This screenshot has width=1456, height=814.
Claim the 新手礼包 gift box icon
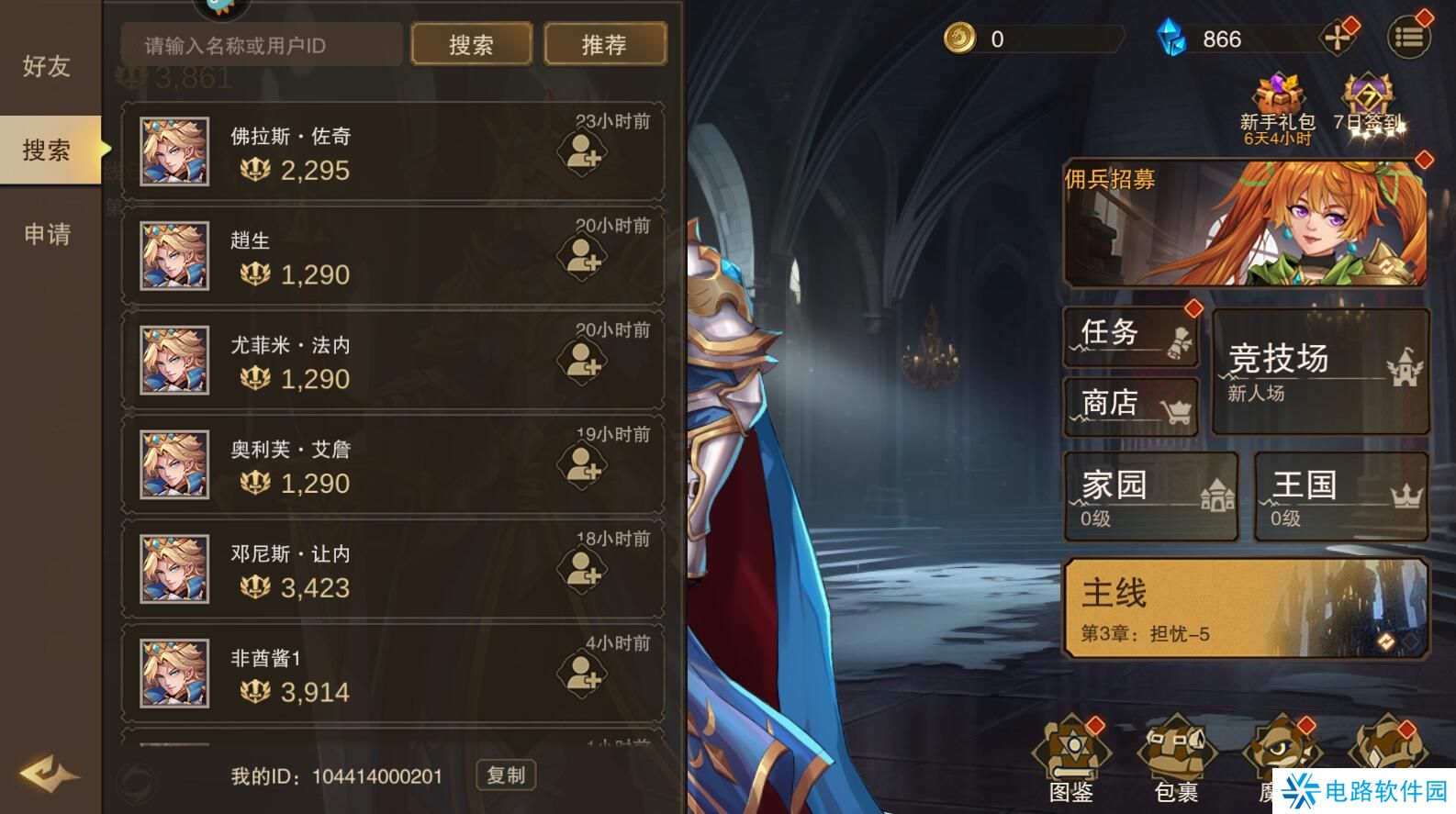click(x=1278, y=92)
